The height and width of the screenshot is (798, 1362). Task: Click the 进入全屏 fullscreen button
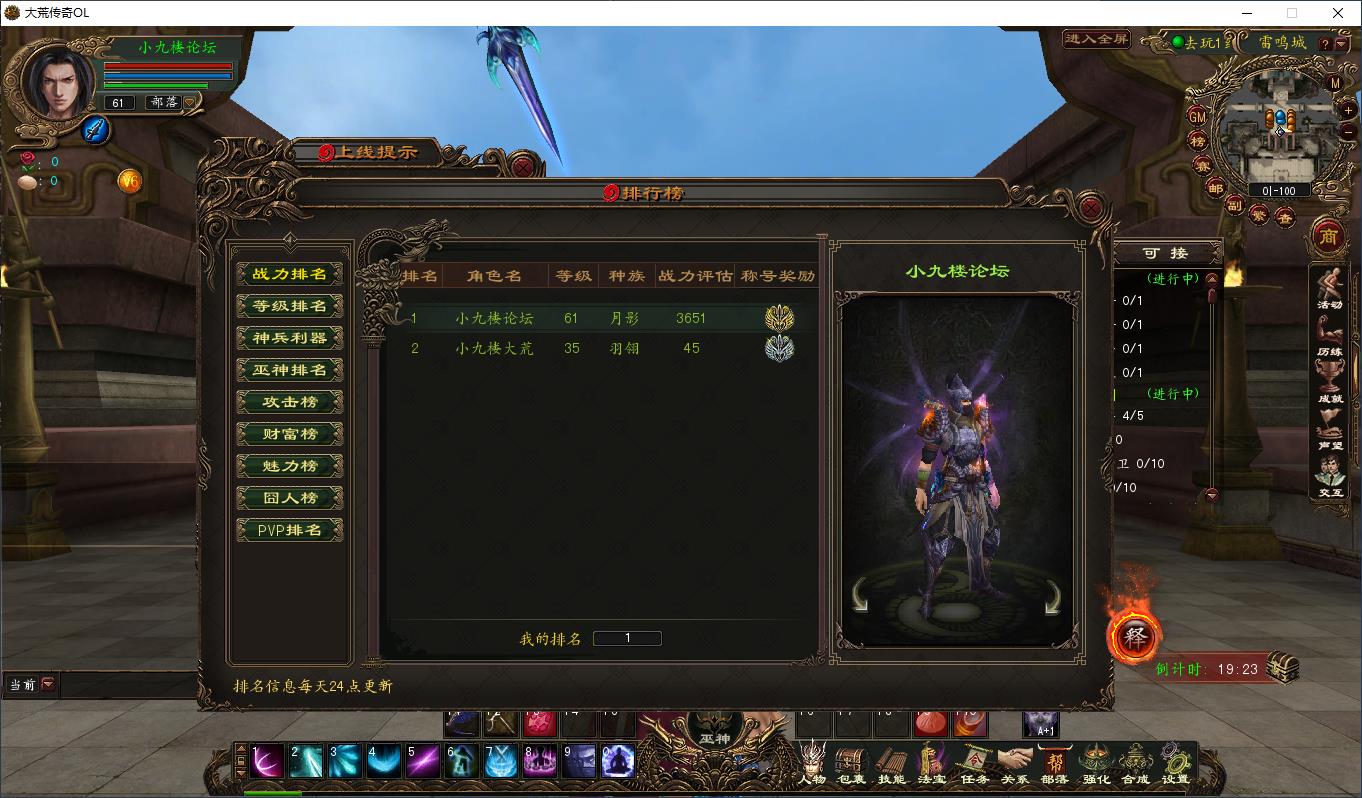tap(1097, 40)
